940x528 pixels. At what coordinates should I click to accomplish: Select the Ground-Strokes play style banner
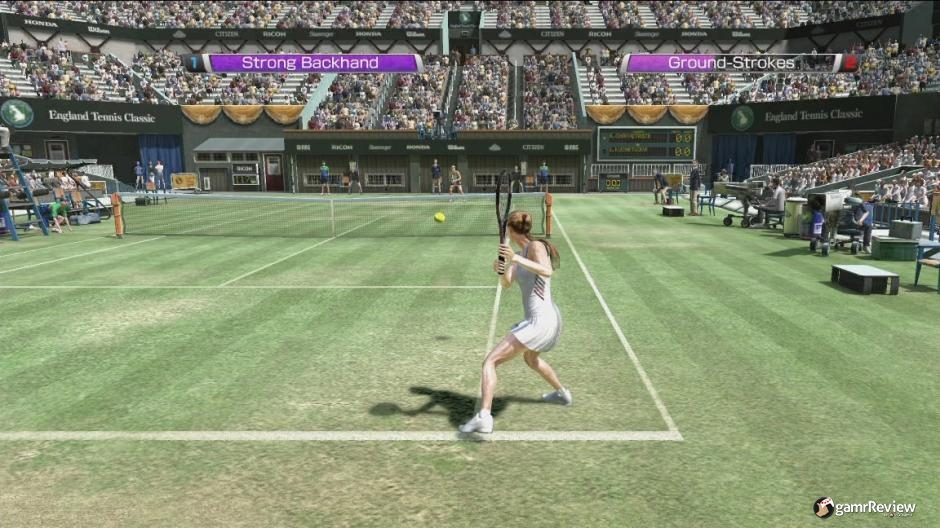[731, 63]
